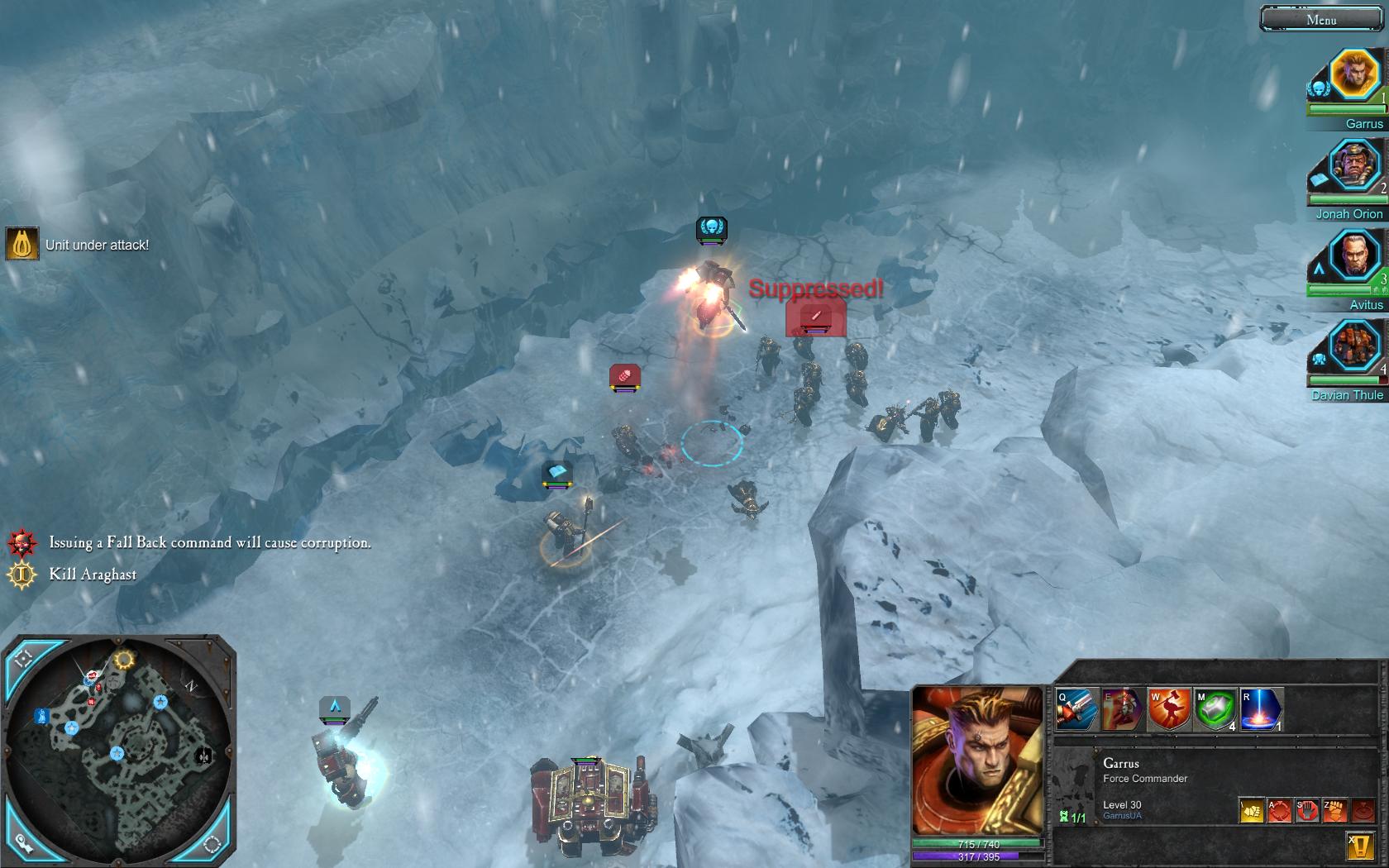This screenshot has width=1389, height=868.
Task: Trigger the R orbital beam ability
Action: click(x=1261, y=709)
